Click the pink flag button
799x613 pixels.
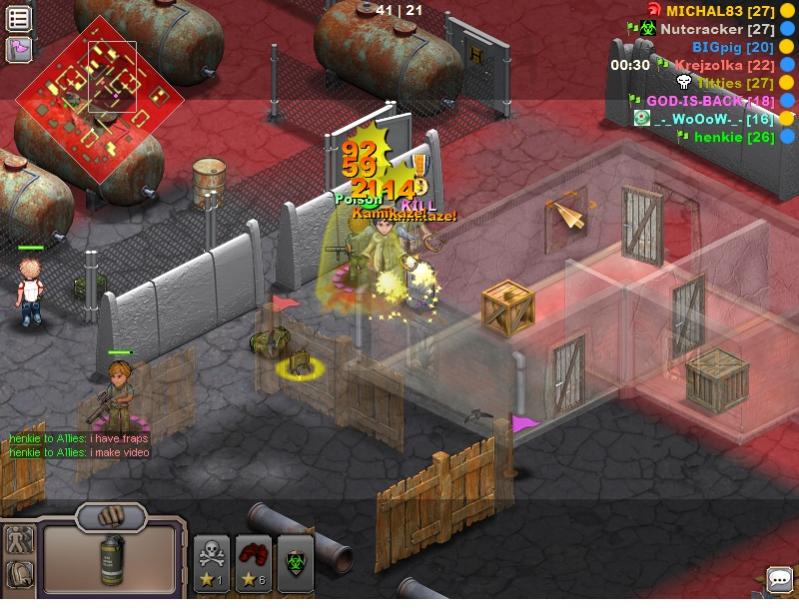[x=19, y=48]
